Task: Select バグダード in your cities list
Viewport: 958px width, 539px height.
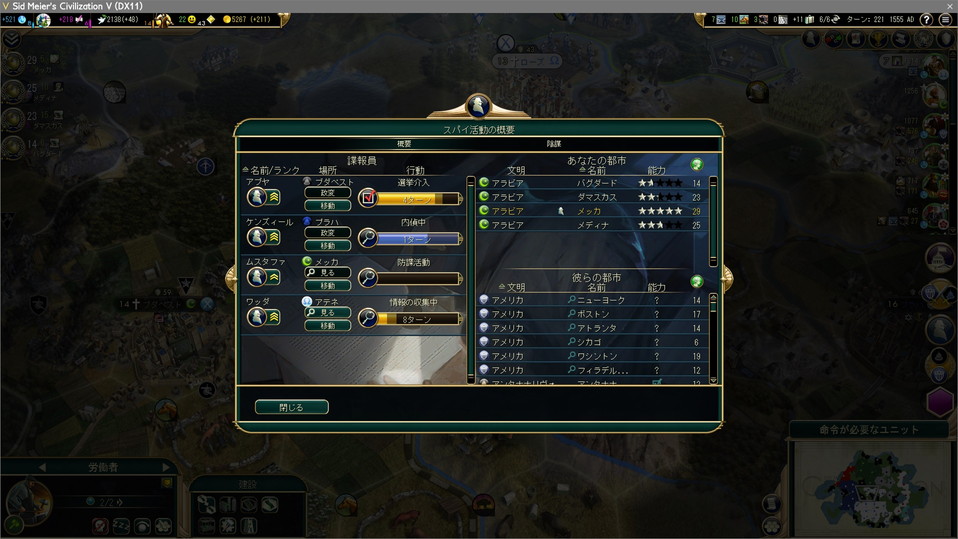Action: [595, 183]
